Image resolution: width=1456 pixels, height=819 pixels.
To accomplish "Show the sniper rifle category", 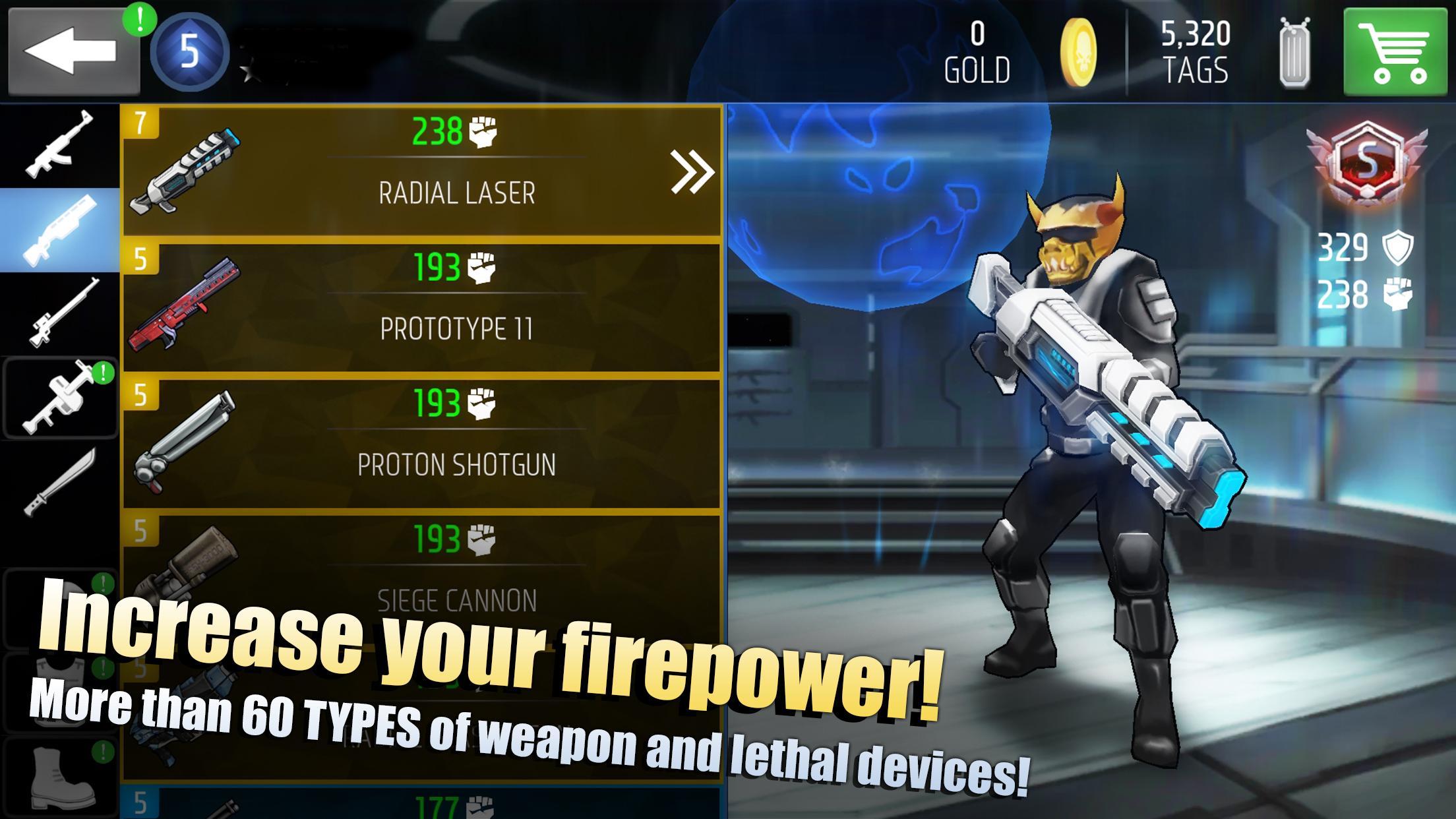I will tap(59, 313).
